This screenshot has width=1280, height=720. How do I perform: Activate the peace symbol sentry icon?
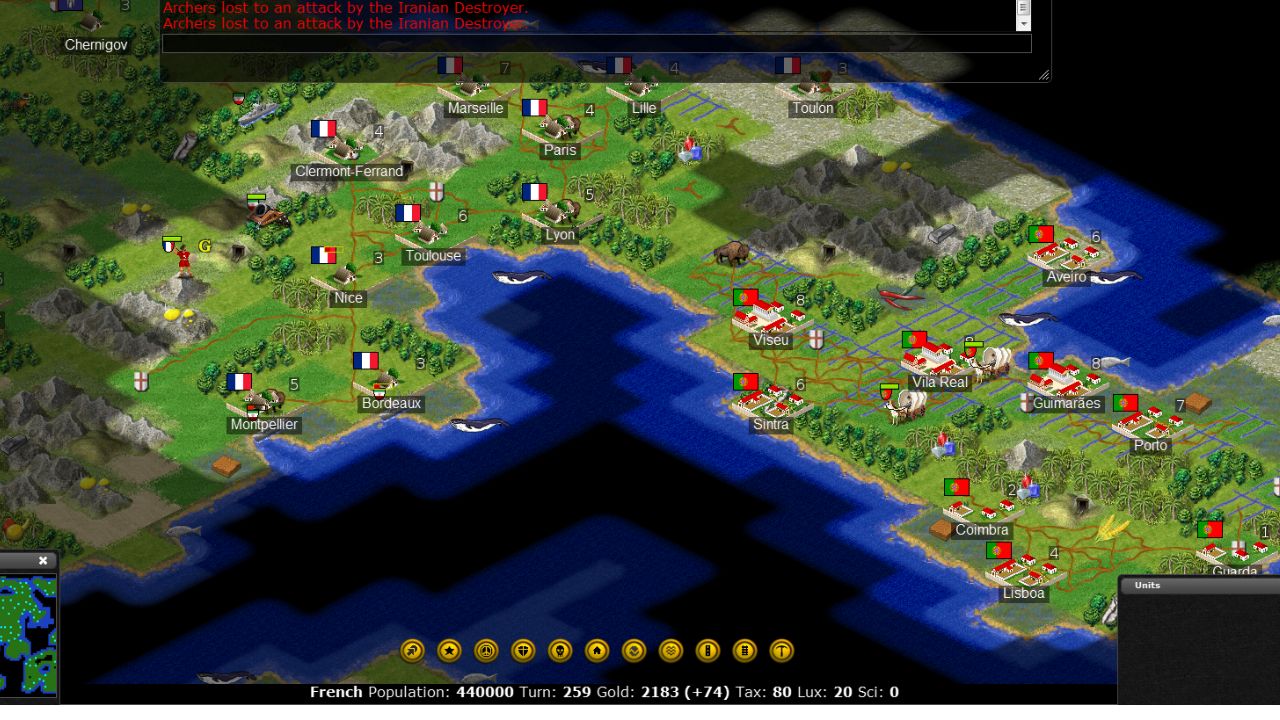point(485,650)
